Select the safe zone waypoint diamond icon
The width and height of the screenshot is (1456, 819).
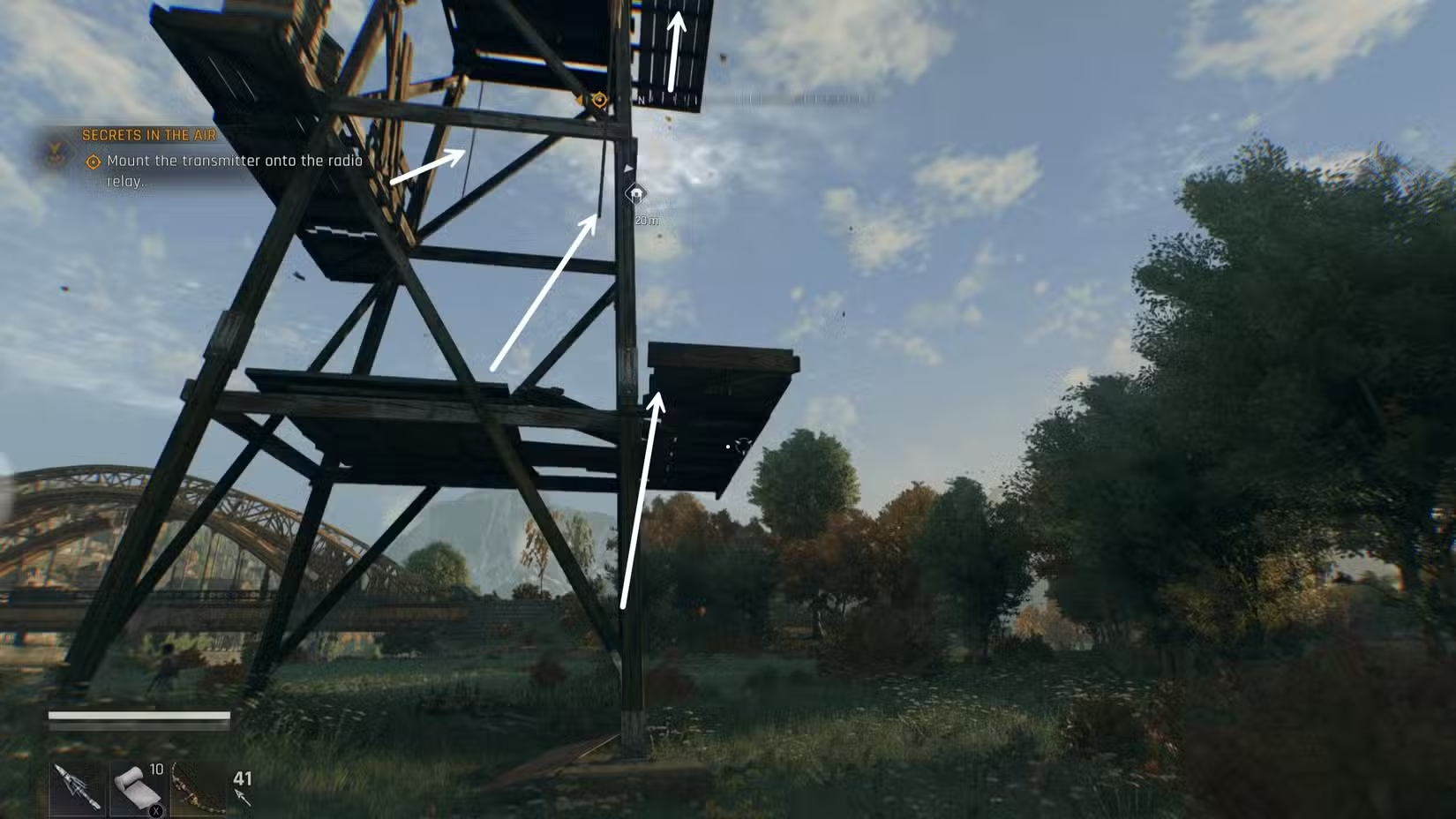[635, 194]
